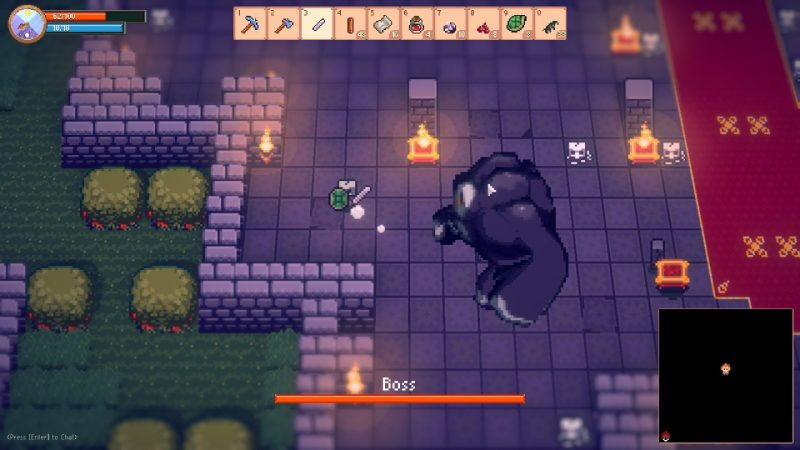
Task: Select the pickaxe in hotbar slot 1
Action: tap(251, 23)
